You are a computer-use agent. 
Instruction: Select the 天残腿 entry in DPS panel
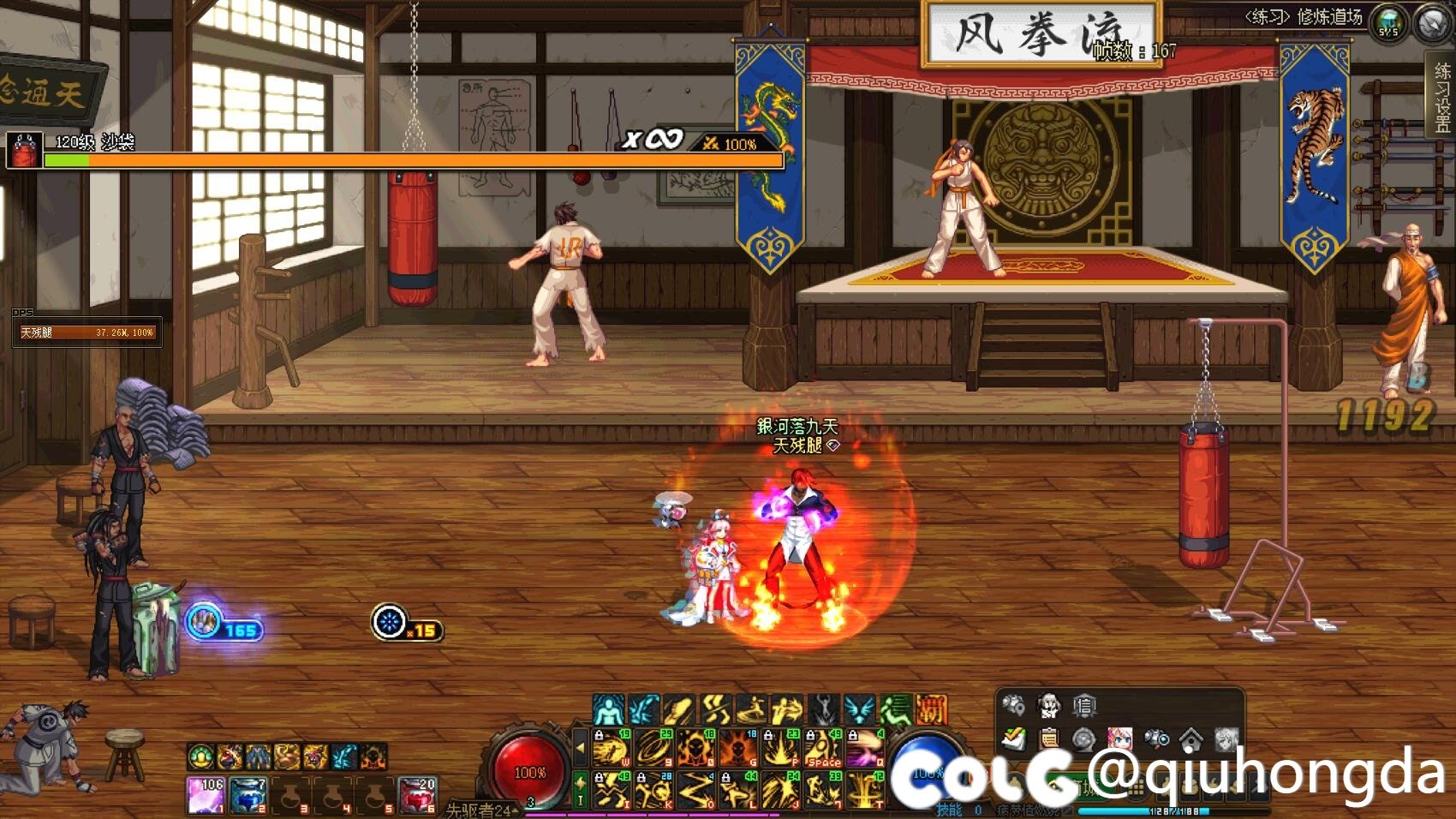[87, 332]
